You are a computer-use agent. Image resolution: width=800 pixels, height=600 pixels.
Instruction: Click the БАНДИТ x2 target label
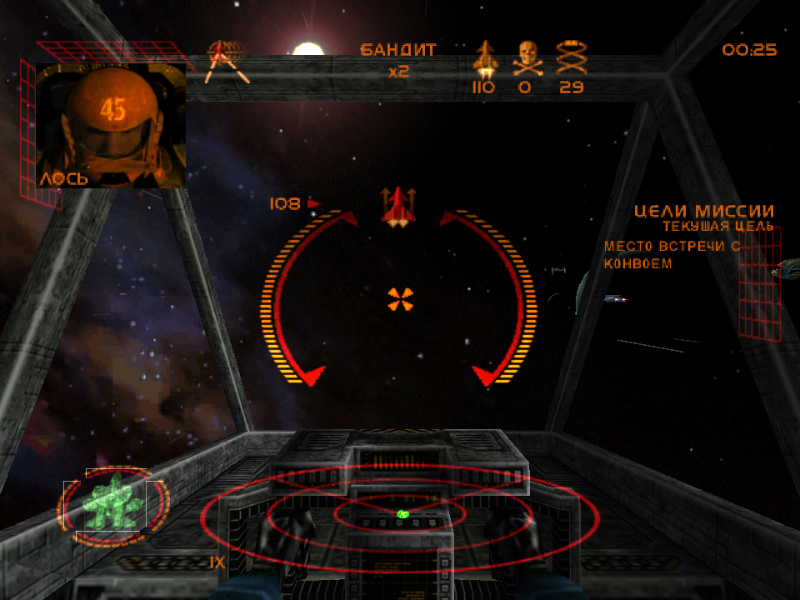pyautogui.click(x=398, y=59)
